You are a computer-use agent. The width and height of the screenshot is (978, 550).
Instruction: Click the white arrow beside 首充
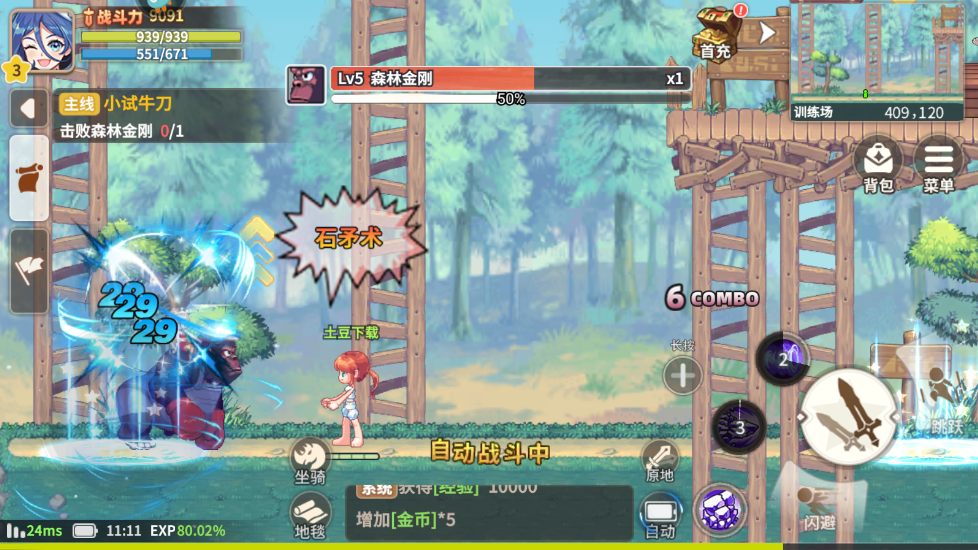click(x=767, y=32)
